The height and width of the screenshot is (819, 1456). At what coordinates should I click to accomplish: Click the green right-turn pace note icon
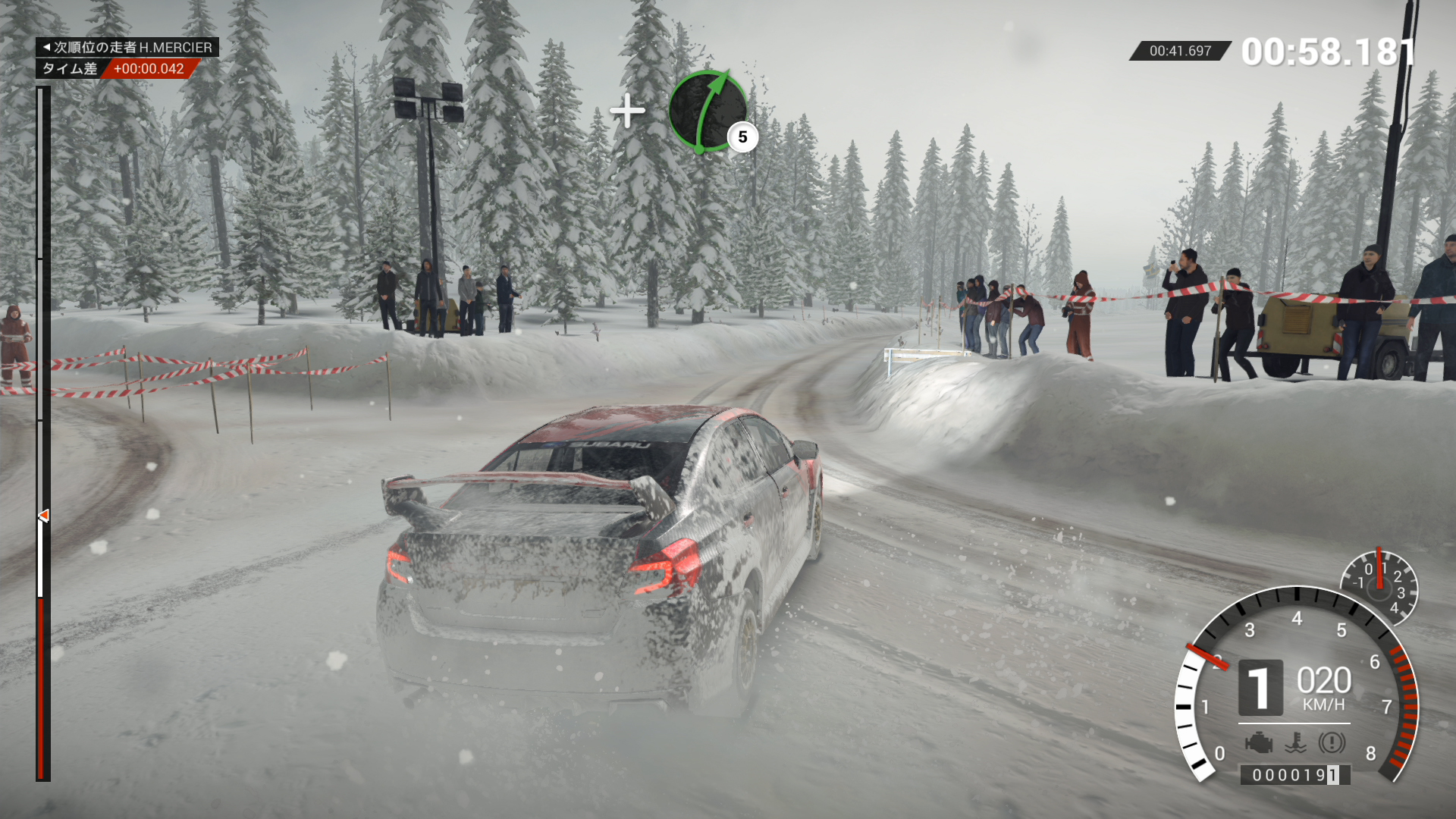708,111
